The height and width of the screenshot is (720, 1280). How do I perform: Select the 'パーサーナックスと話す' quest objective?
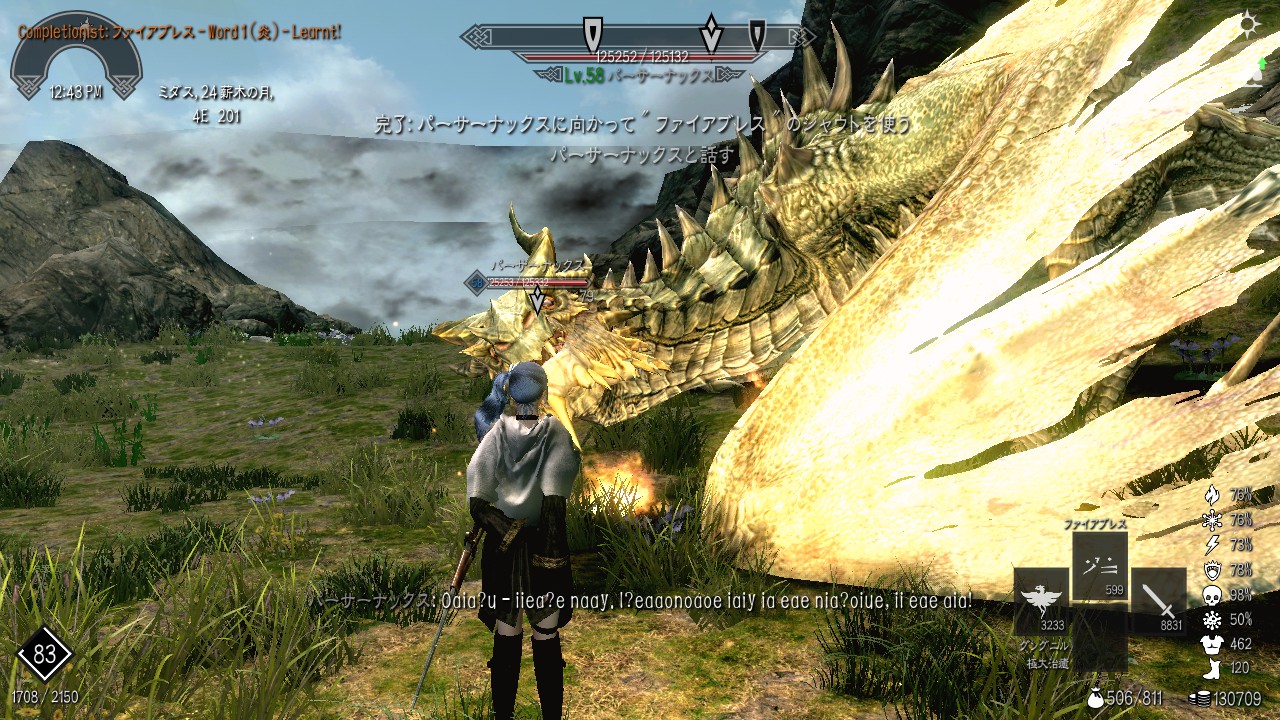(641, 156)
